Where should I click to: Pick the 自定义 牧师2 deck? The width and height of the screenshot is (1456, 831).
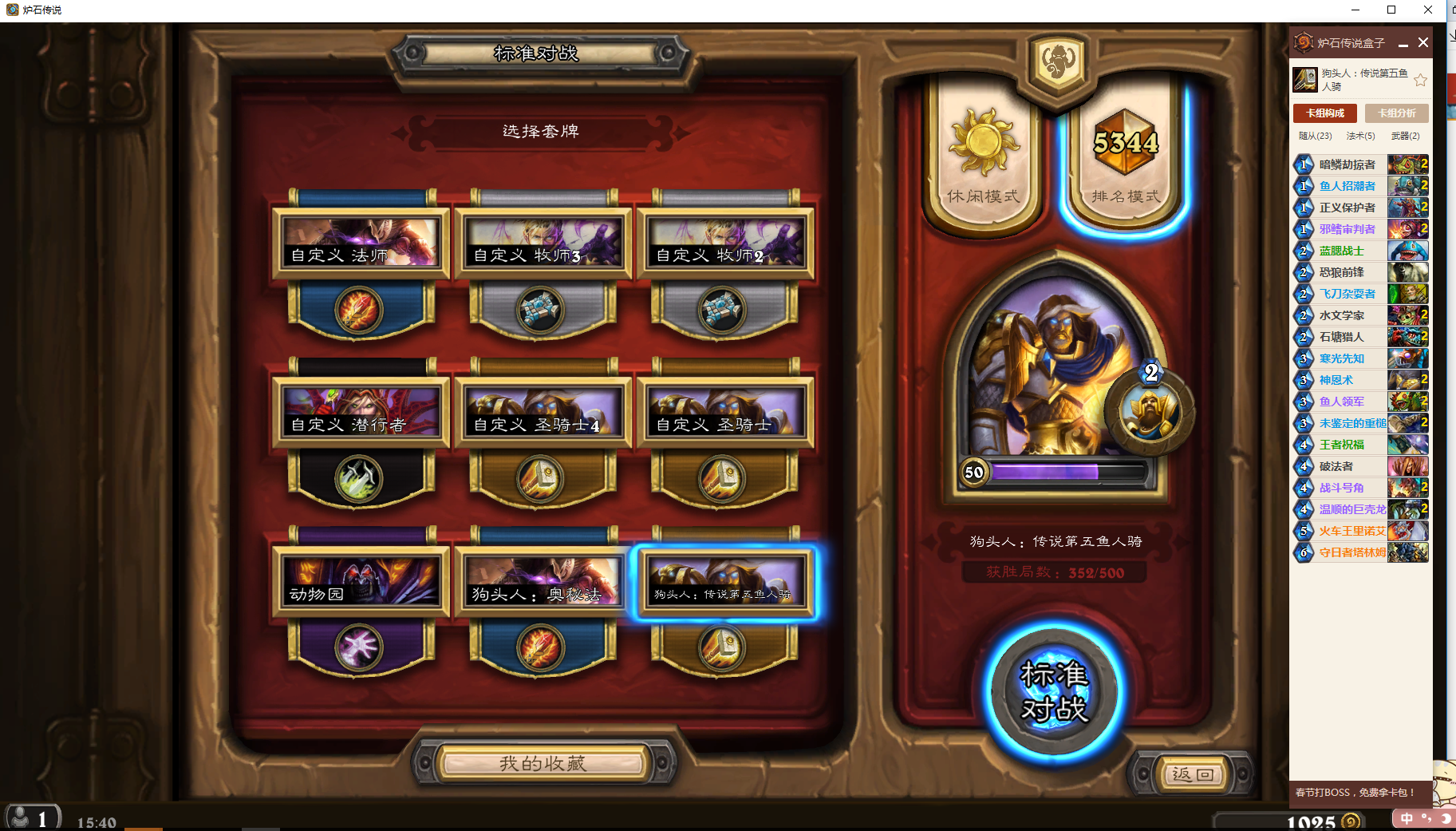pos(724,243)
